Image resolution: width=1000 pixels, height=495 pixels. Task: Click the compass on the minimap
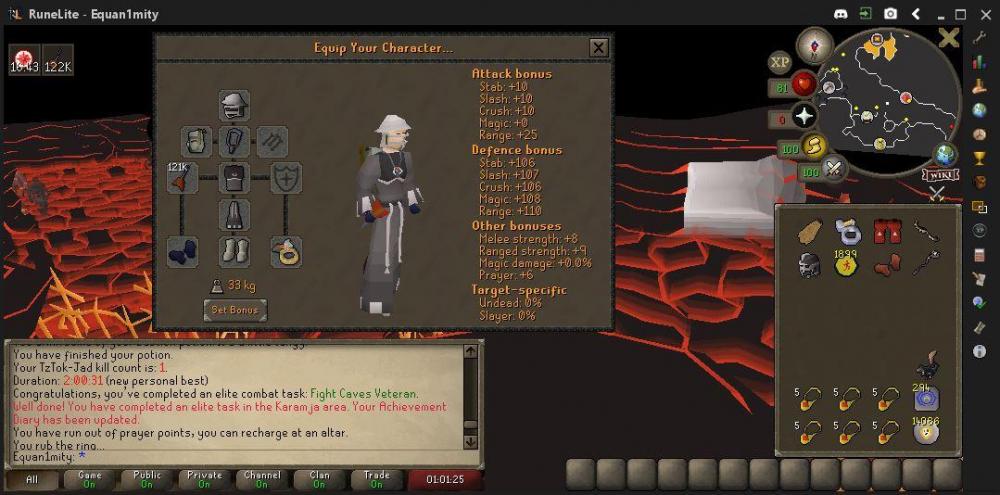coord(815,45)
